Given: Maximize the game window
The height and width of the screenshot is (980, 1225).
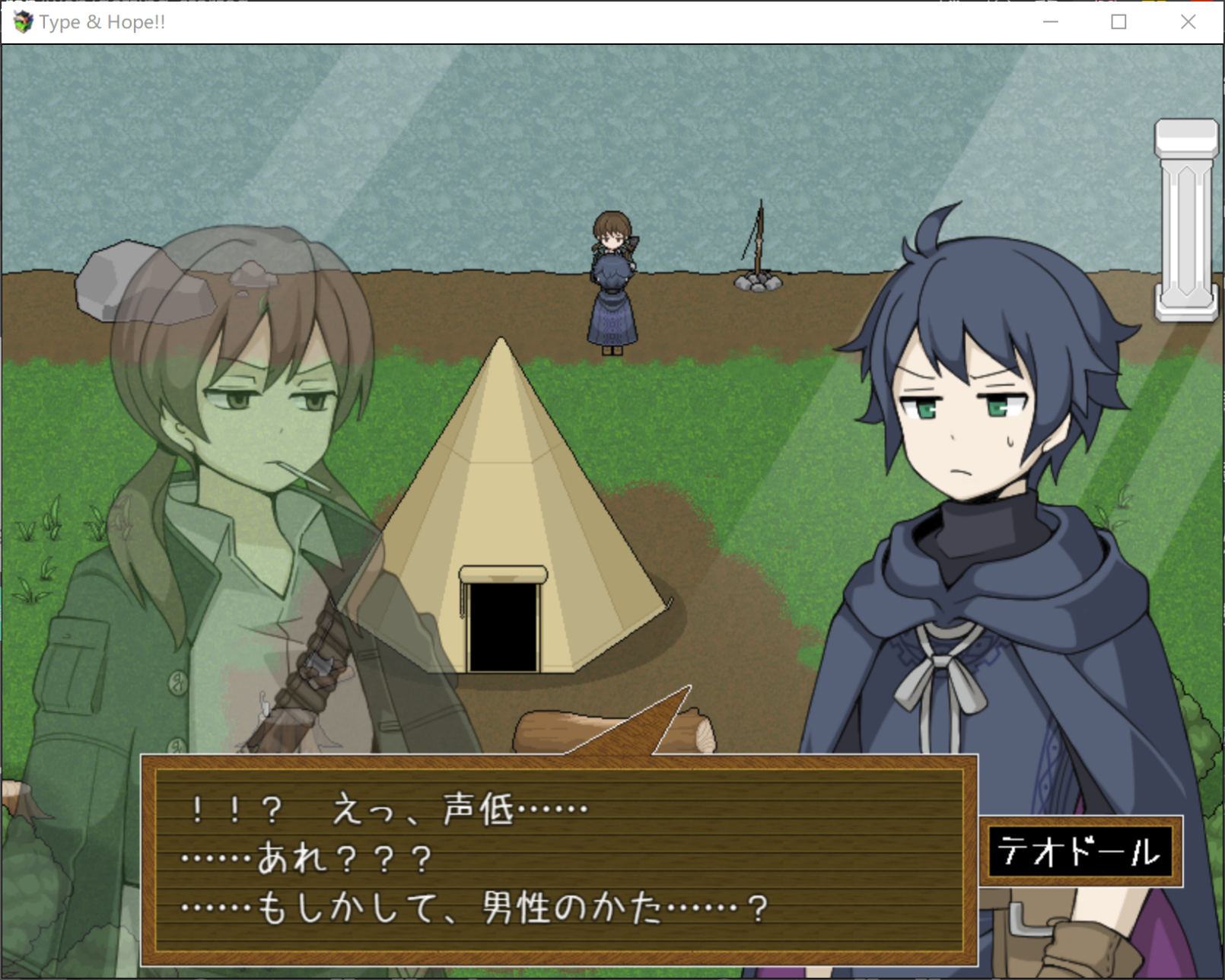Looking at the screenshot, I should (x=1118, y=22).
